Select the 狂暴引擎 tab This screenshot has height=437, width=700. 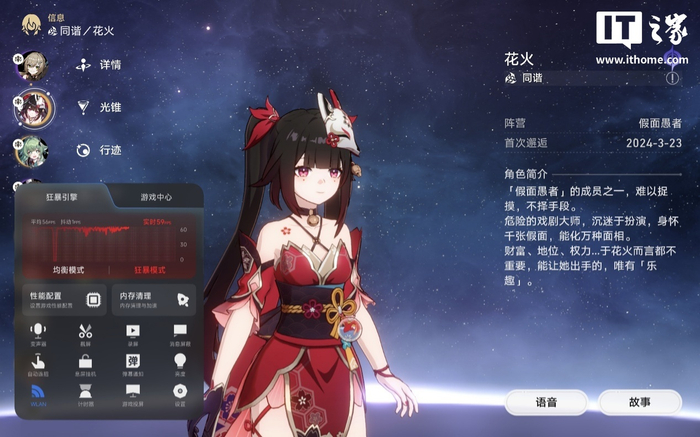coord(63,197)
